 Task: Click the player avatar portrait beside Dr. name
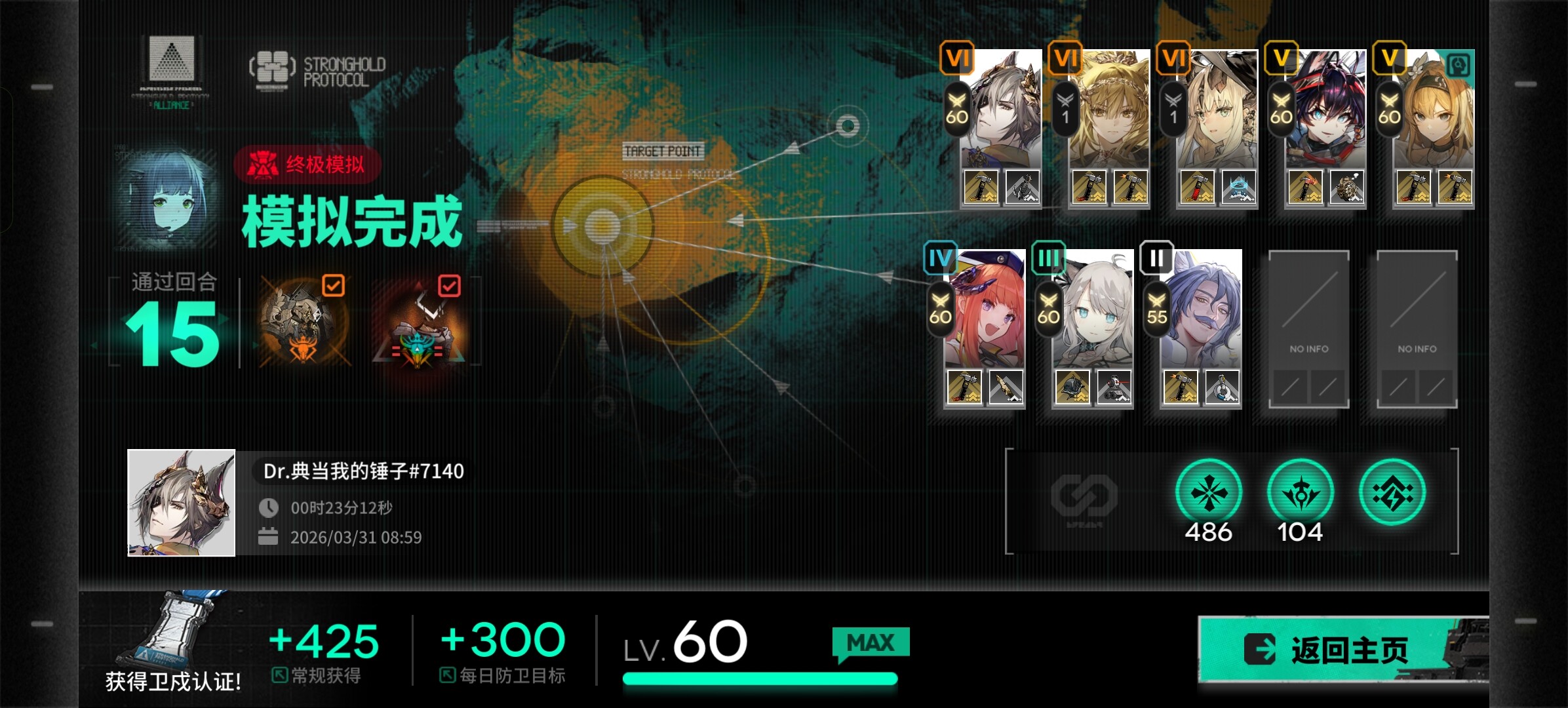click(182, 503)
